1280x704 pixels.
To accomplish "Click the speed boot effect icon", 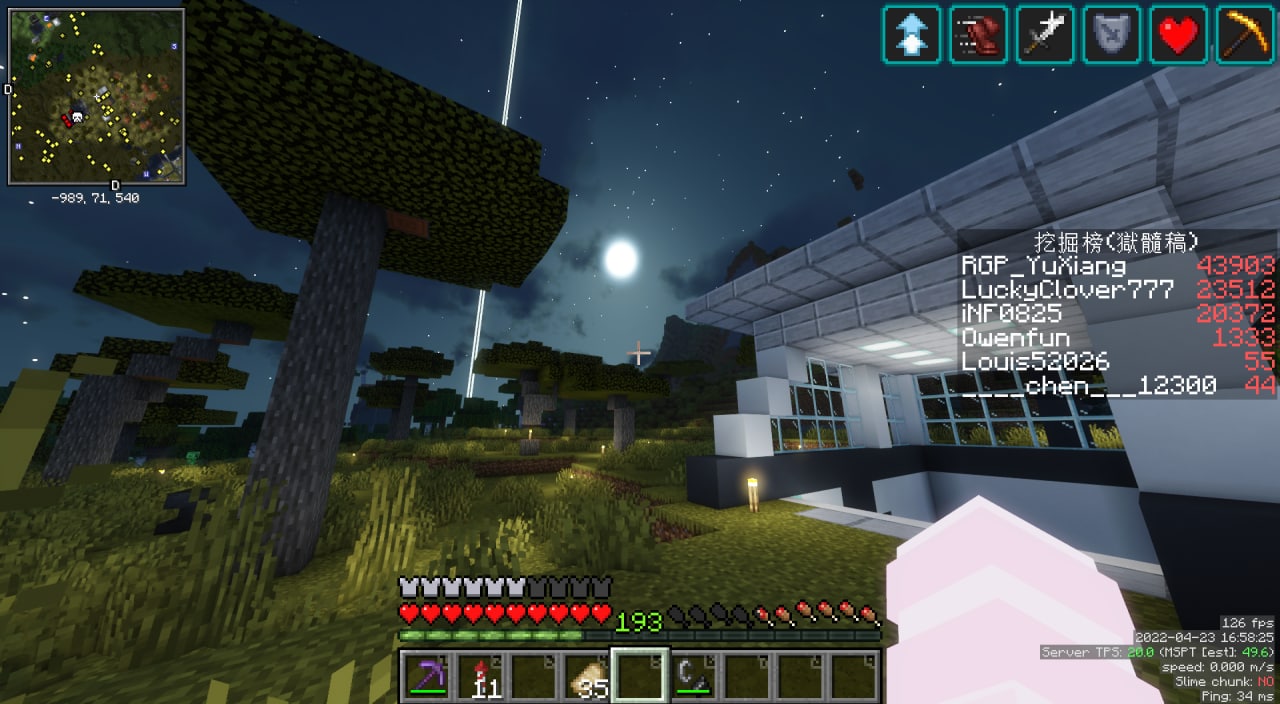I will [x=978, y=35].
